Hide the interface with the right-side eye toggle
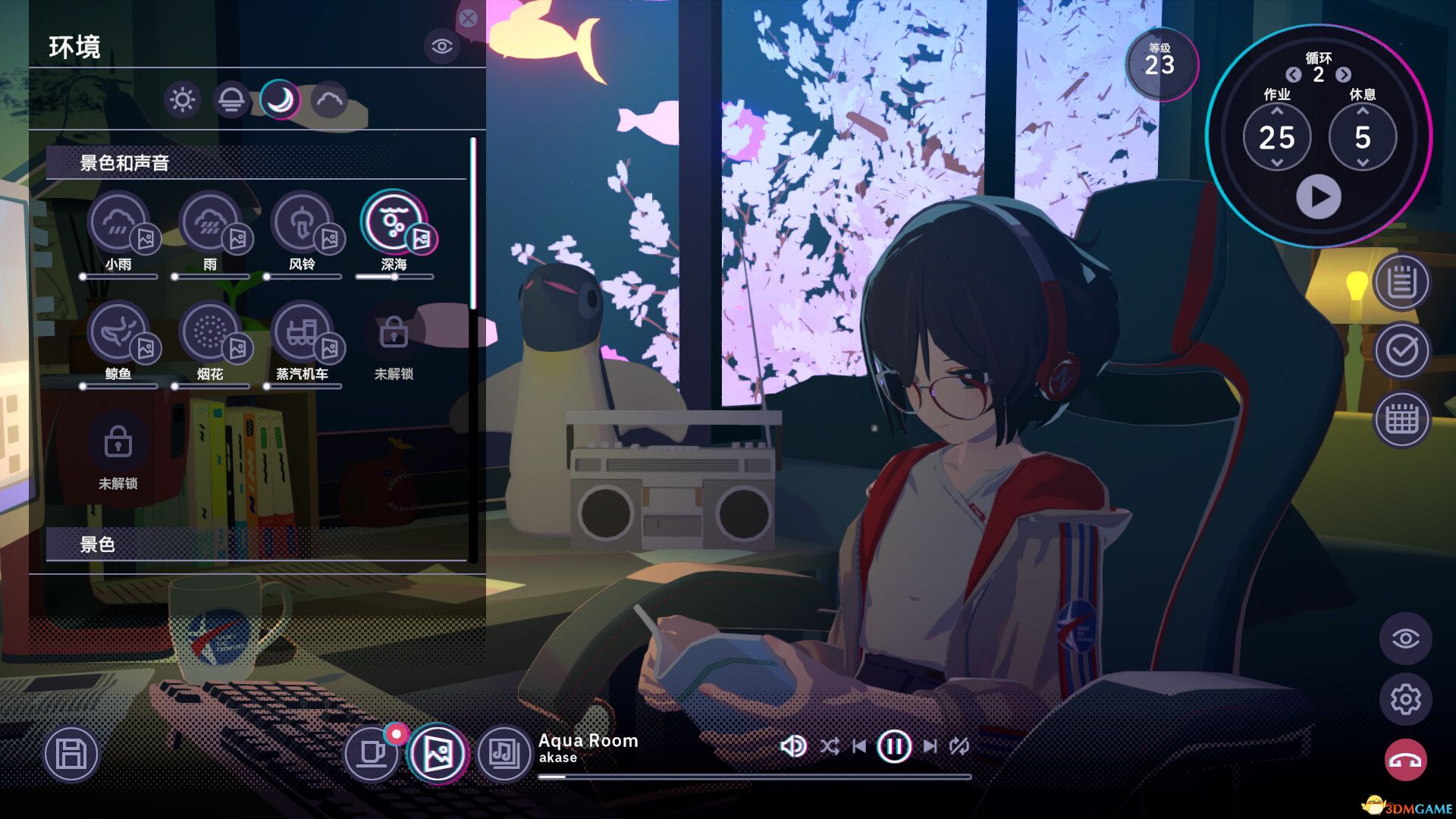This screenshot has height=819, width=1456. pos(1407,639)
